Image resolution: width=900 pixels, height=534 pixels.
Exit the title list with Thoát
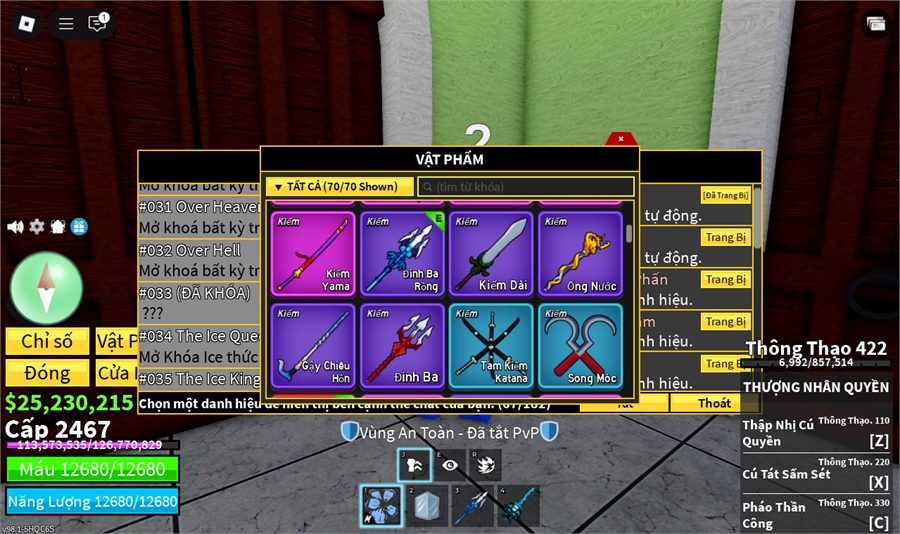pos(714,403)
